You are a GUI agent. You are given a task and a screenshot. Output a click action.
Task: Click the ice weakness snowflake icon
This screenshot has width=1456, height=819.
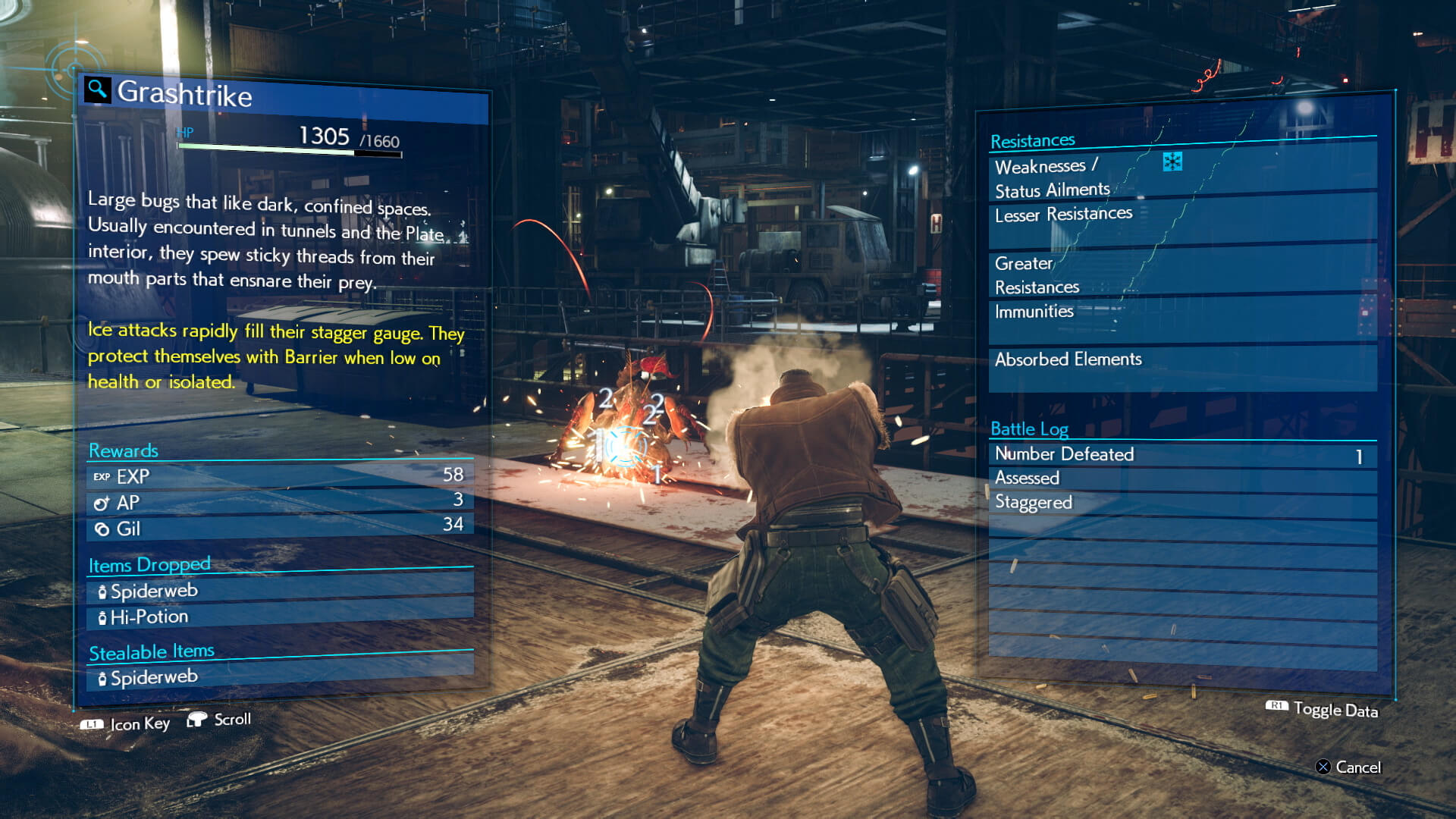[x=1172, y=162]
